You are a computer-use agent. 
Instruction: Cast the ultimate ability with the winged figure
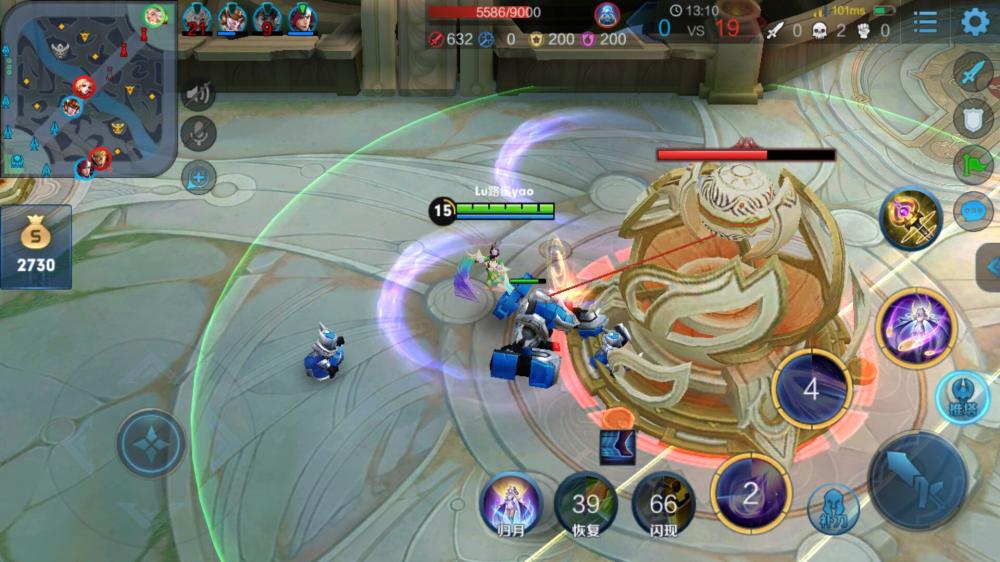click(913, 327)
